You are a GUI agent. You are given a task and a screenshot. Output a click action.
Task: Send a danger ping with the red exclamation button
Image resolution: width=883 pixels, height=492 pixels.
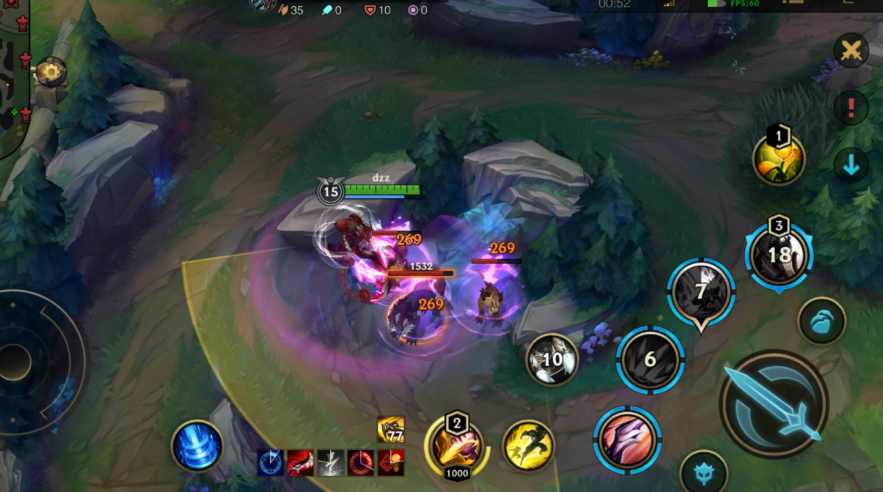click(851, 107)
